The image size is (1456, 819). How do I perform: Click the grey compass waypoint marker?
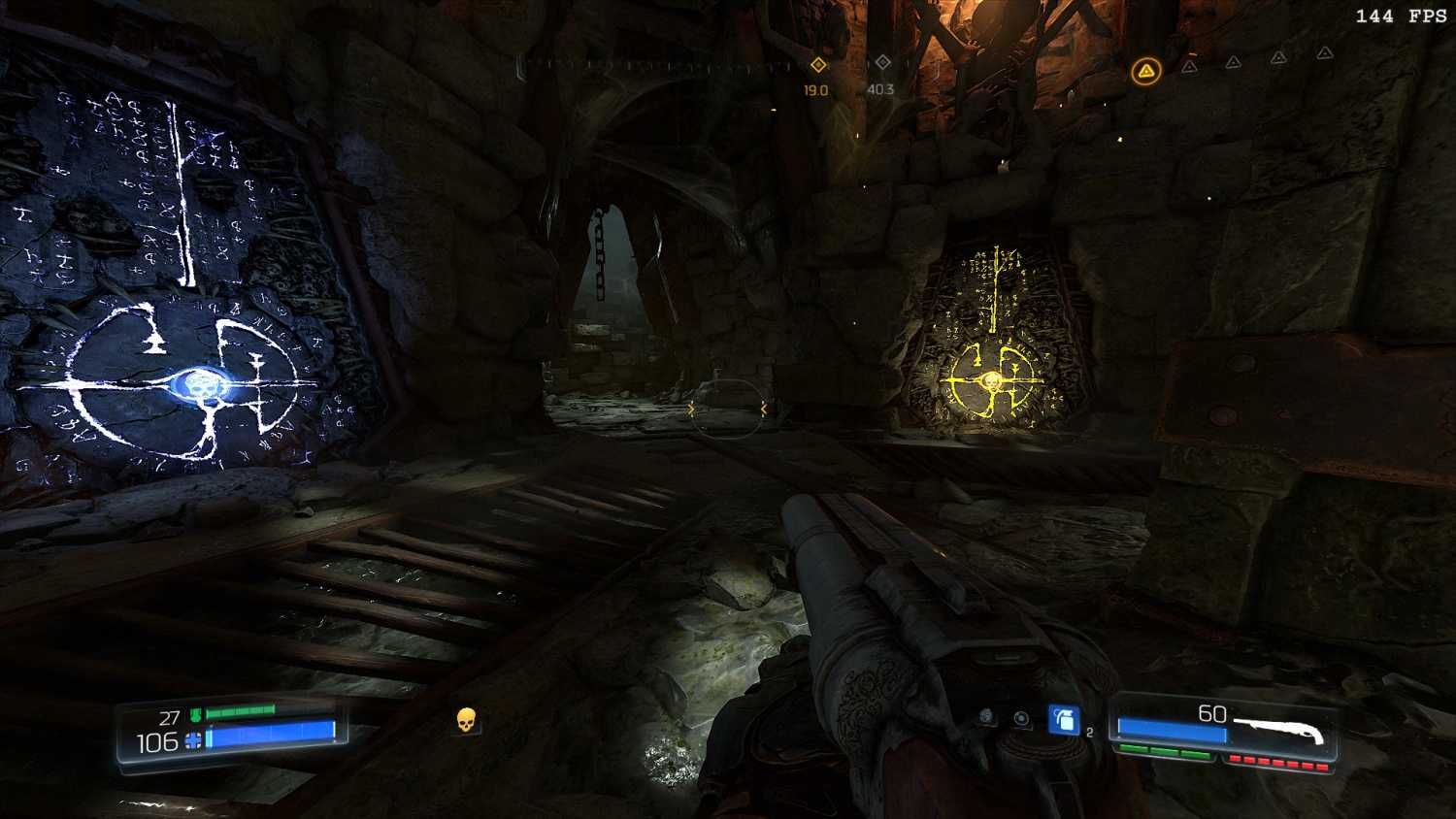pos(882,62)
